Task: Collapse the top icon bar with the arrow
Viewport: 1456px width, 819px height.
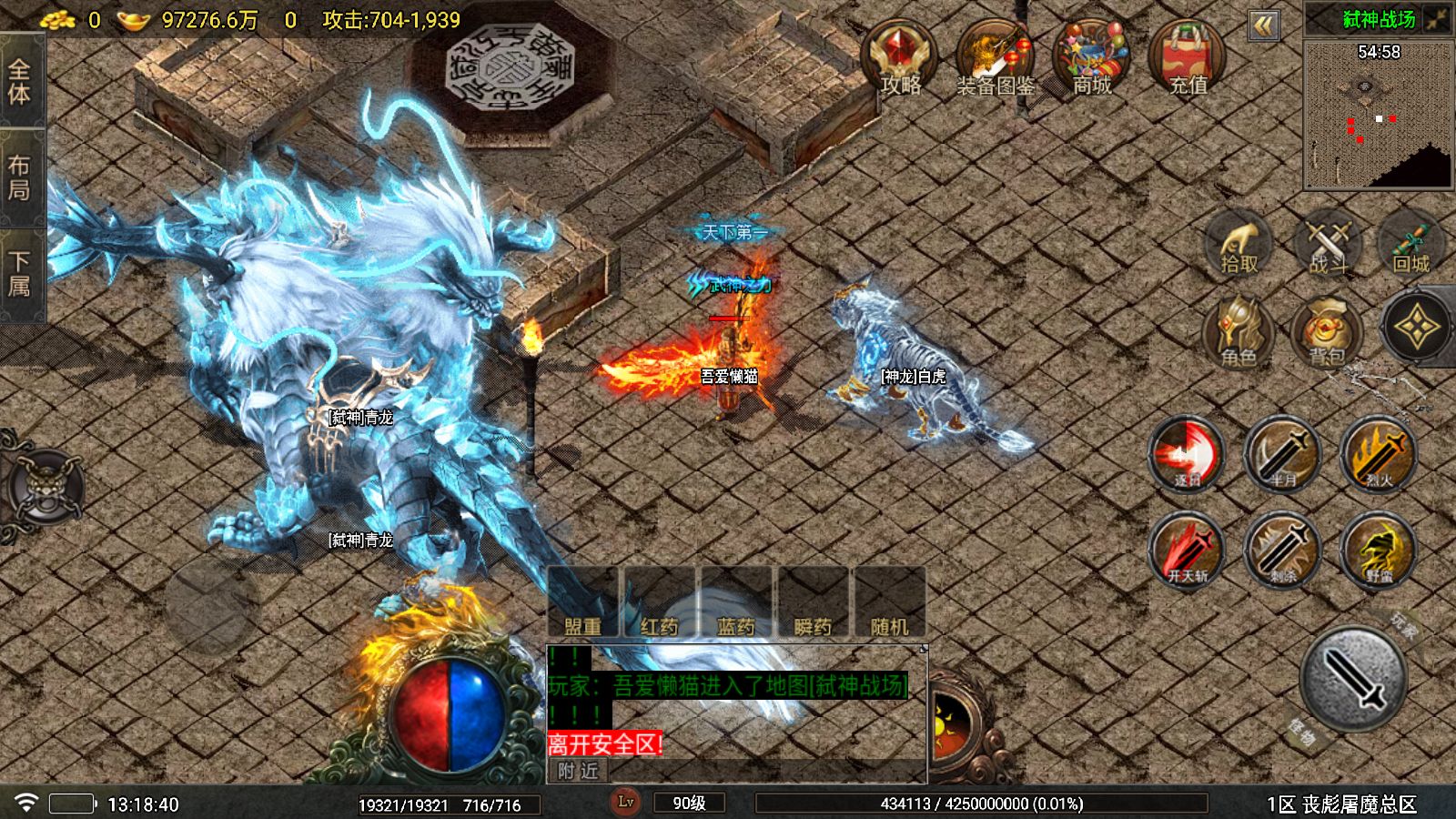Action: (1263, 25)
